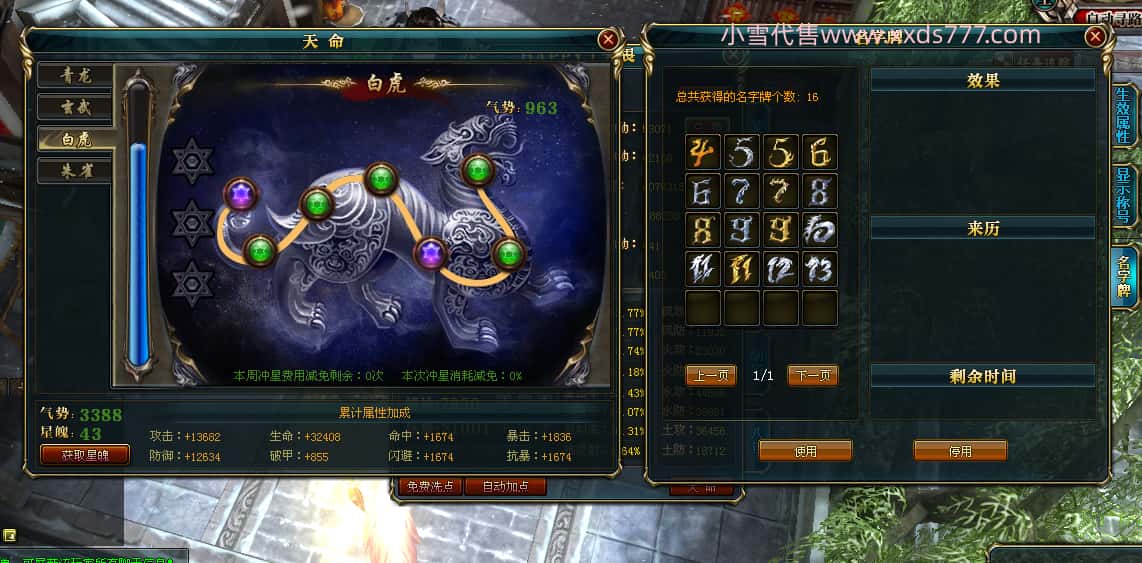Go to previous page with 上一页
The width and height of the screenshot is (1142, 563).
point(711,375)
